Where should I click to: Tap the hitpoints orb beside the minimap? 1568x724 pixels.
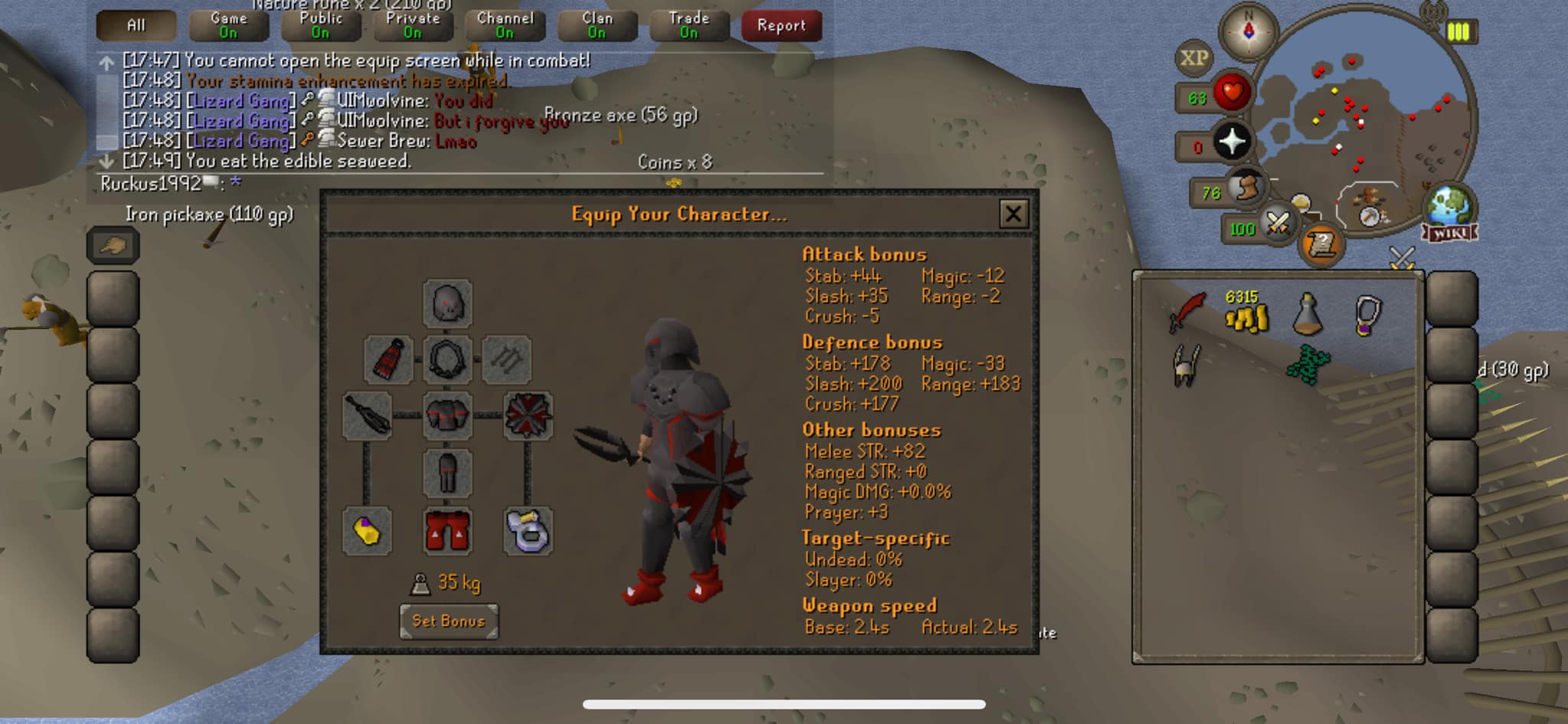coord(1233,91)
